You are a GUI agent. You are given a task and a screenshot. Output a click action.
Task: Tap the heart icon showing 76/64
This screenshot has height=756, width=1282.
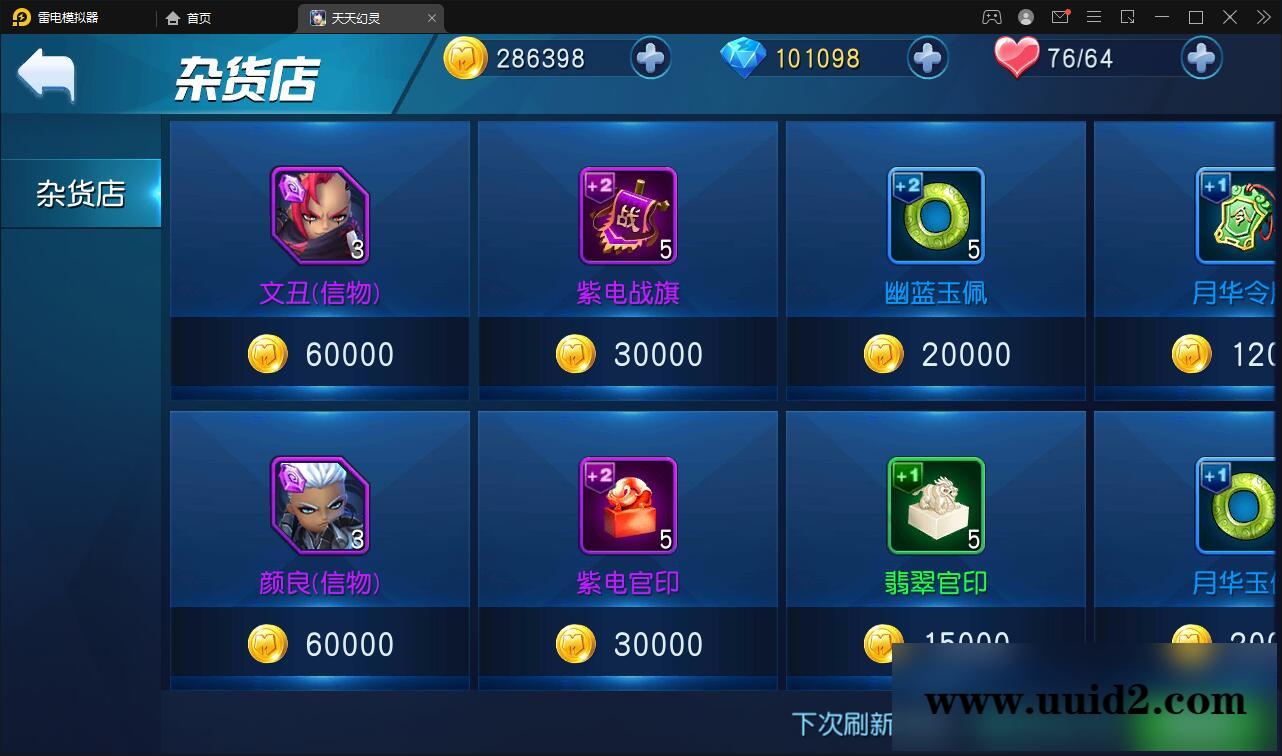point(1016,56)
